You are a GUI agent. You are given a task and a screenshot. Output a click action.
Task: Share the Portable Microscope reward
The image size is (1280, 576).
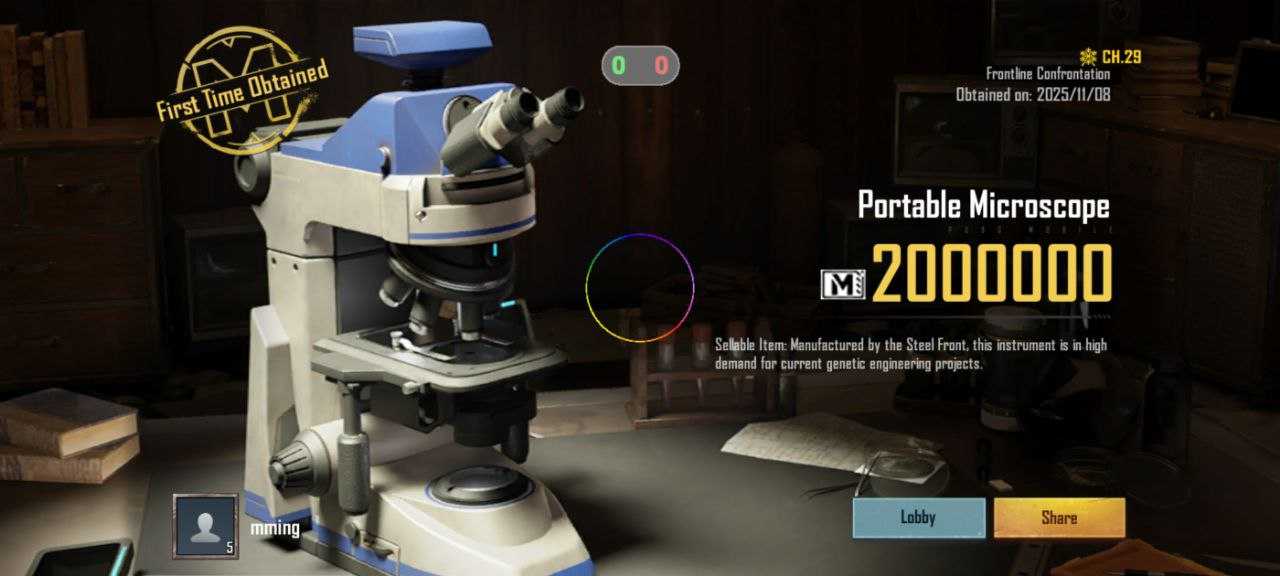coord(1059,518)
